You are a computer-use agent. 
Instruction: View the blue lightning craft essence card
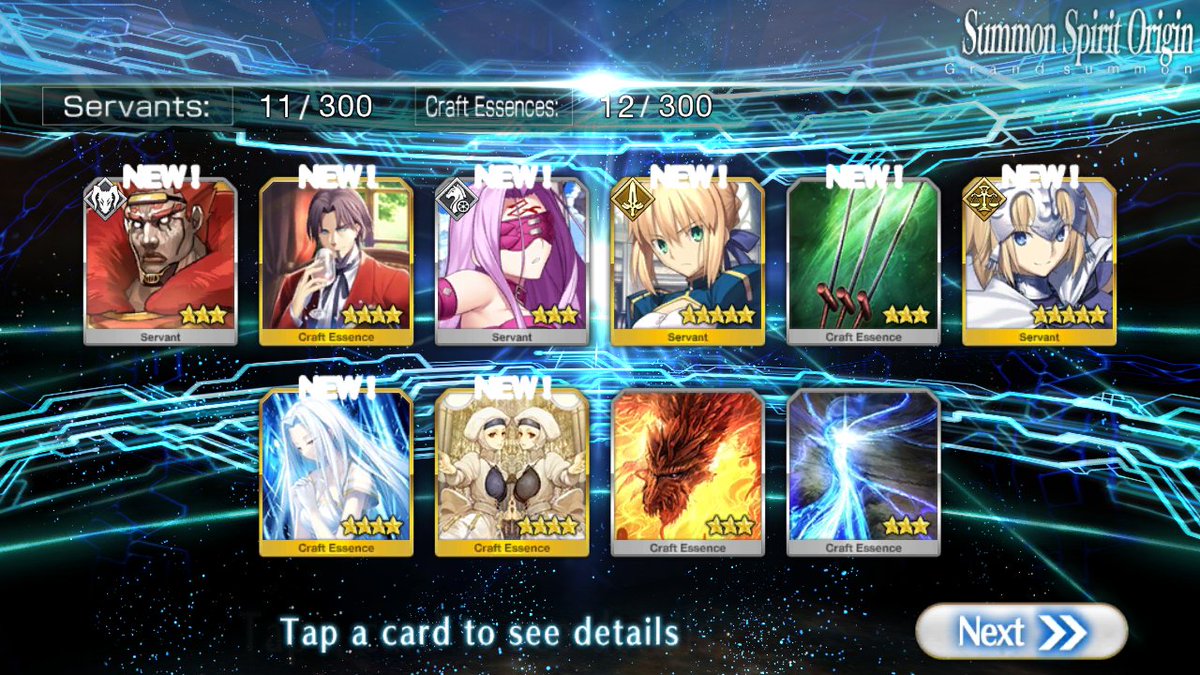click(864, 471)
